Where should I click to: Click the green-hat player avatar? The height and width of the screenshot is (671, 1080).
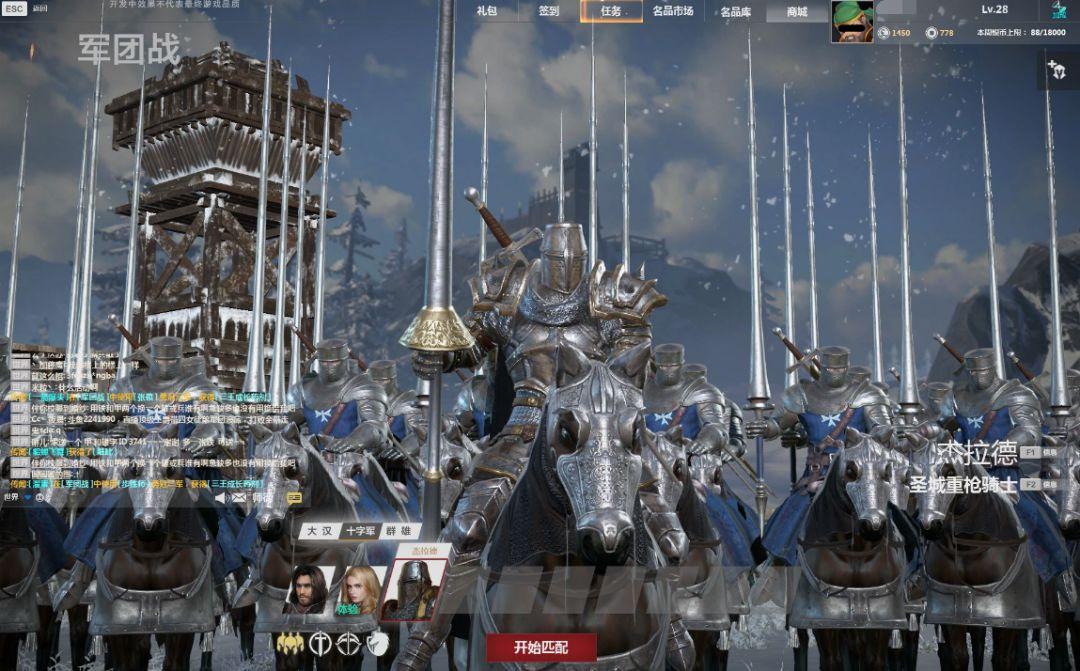(x=852, y=21)
